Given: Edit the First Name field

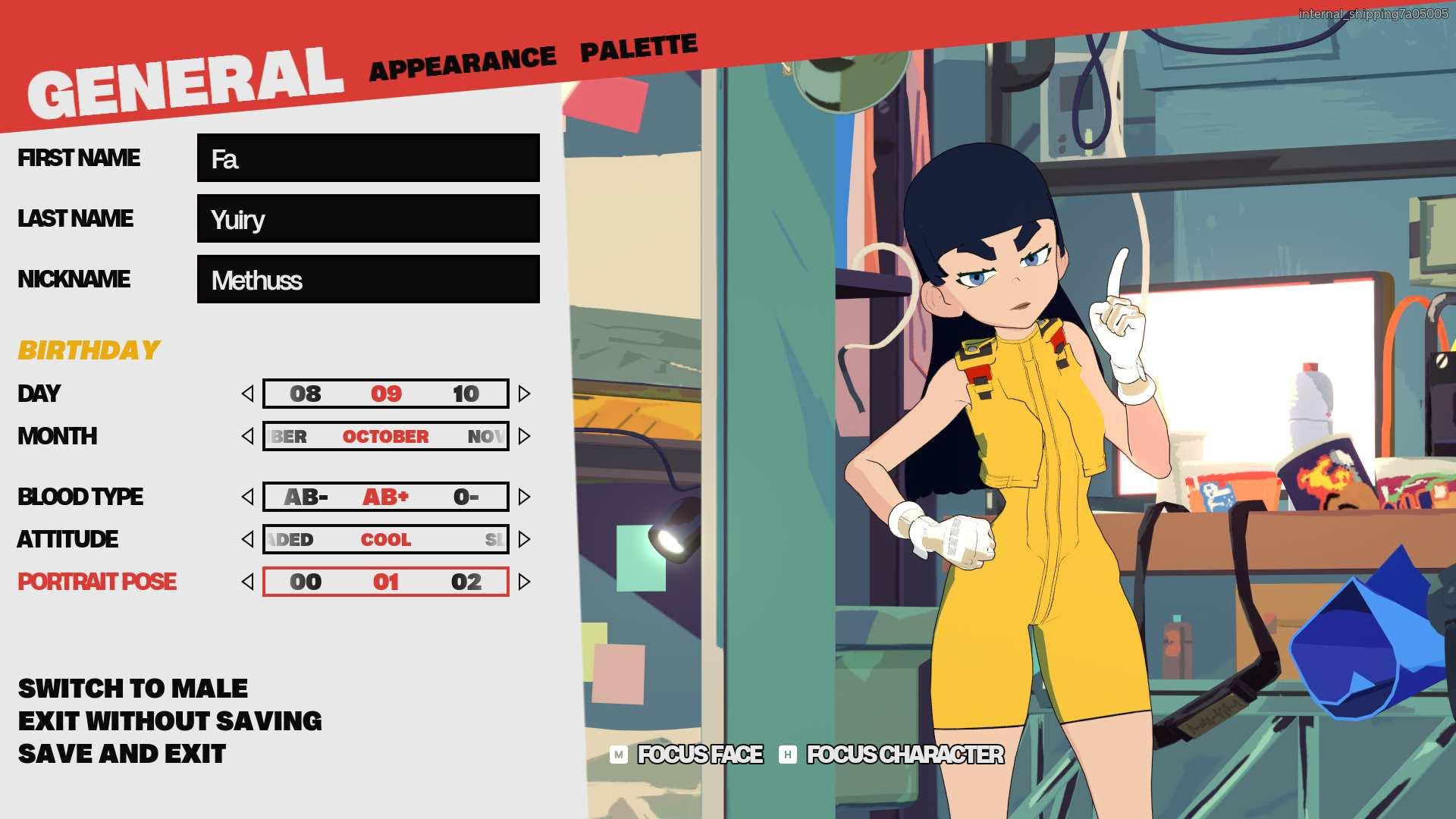Looking at the screenshot, I should click(x=368, y=158).
